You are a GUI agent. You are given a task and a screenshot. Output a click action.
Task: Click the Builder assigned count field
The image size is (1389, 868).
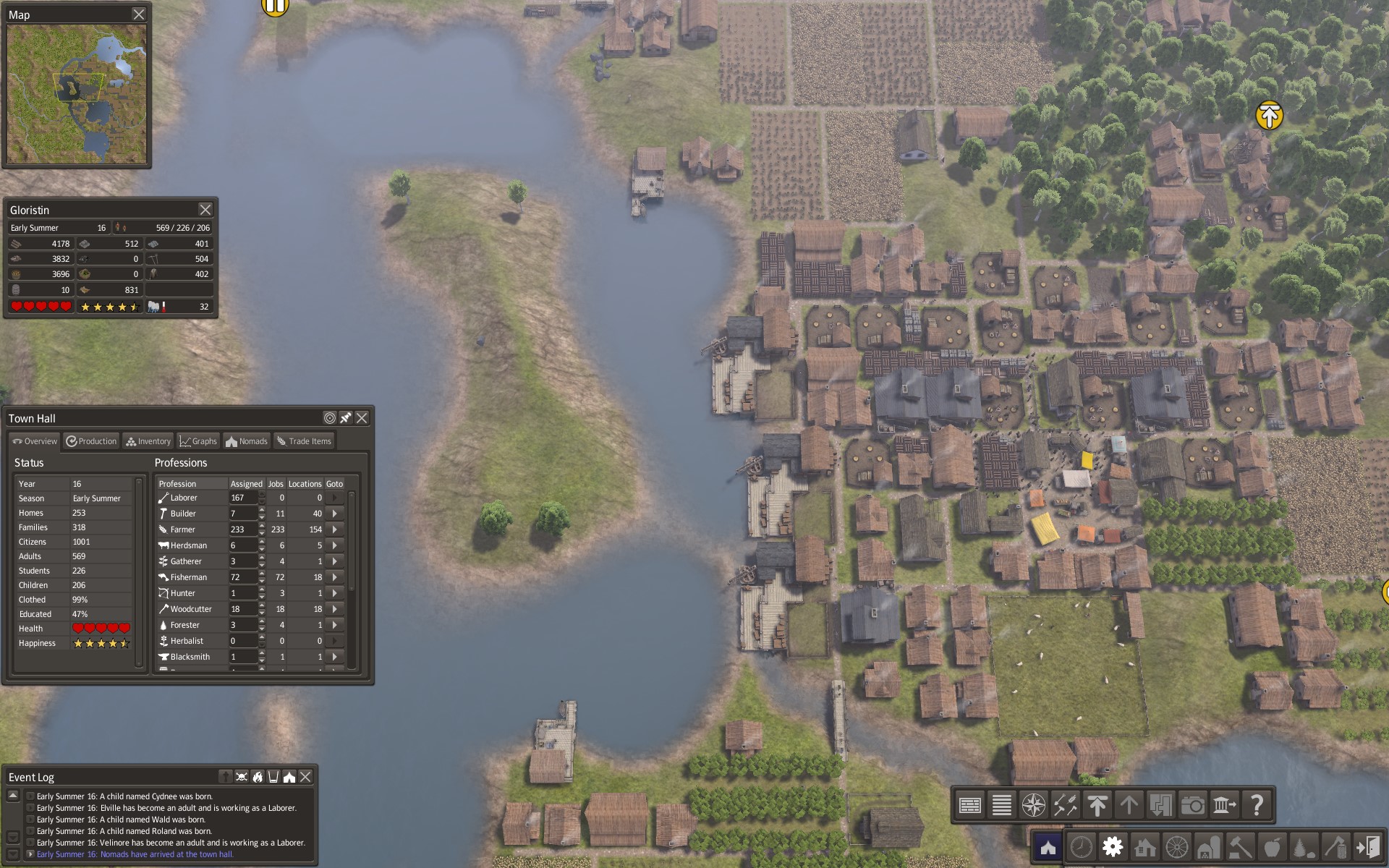242,514
